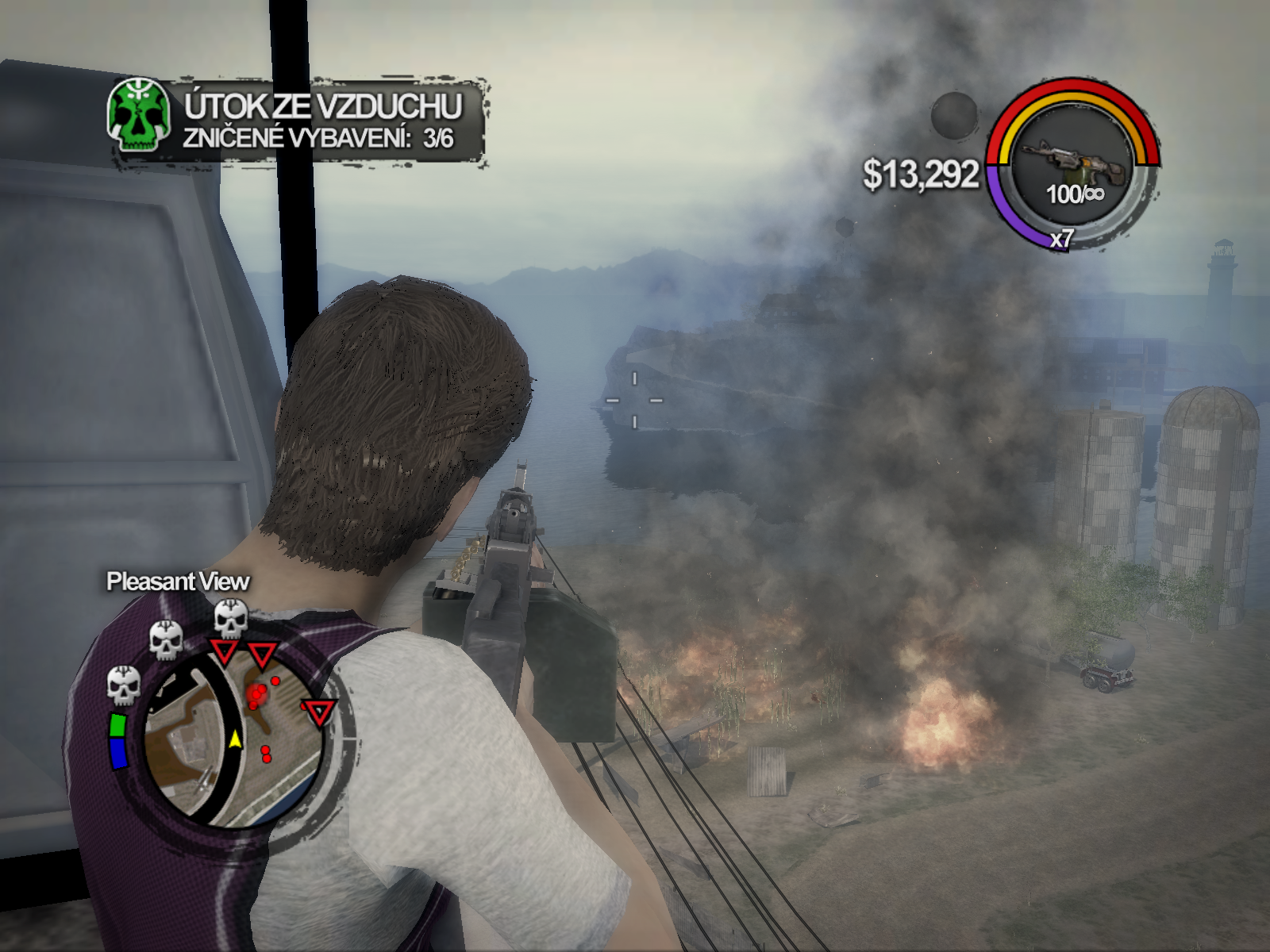Click the green skull activity icon

pyautogui.click(x=139, y=115)
